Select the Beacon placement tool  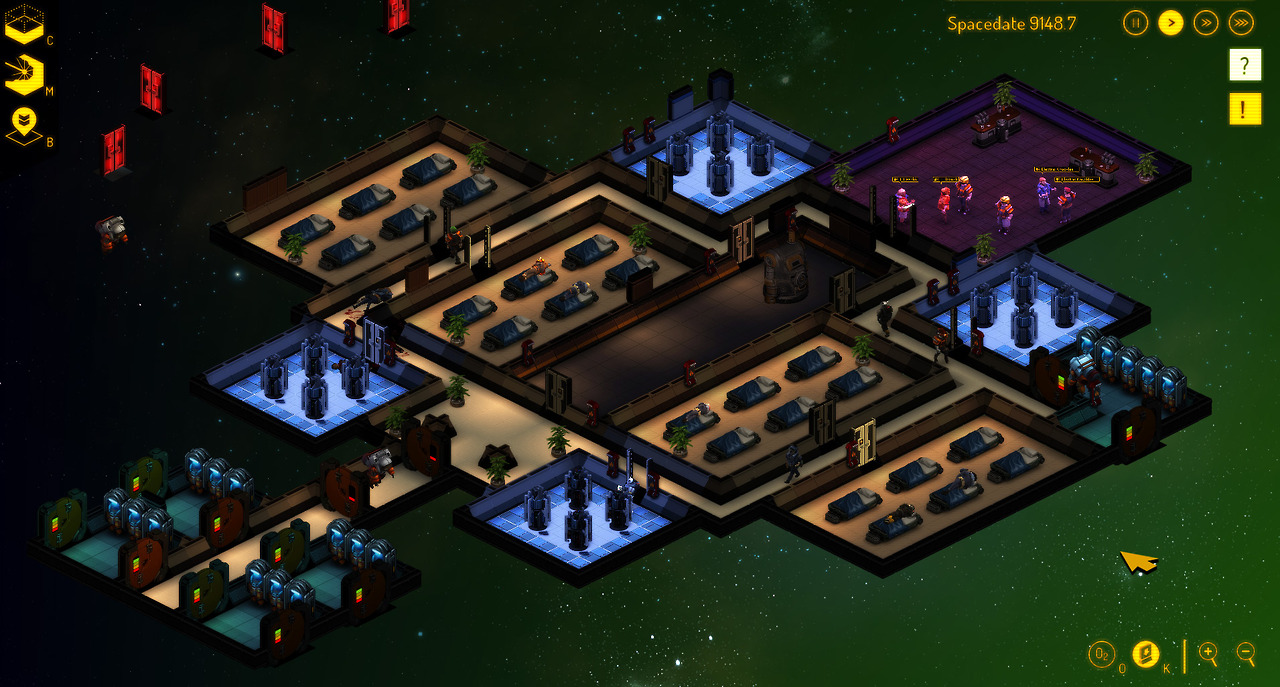pyautogui.click(x=24, y=126)
